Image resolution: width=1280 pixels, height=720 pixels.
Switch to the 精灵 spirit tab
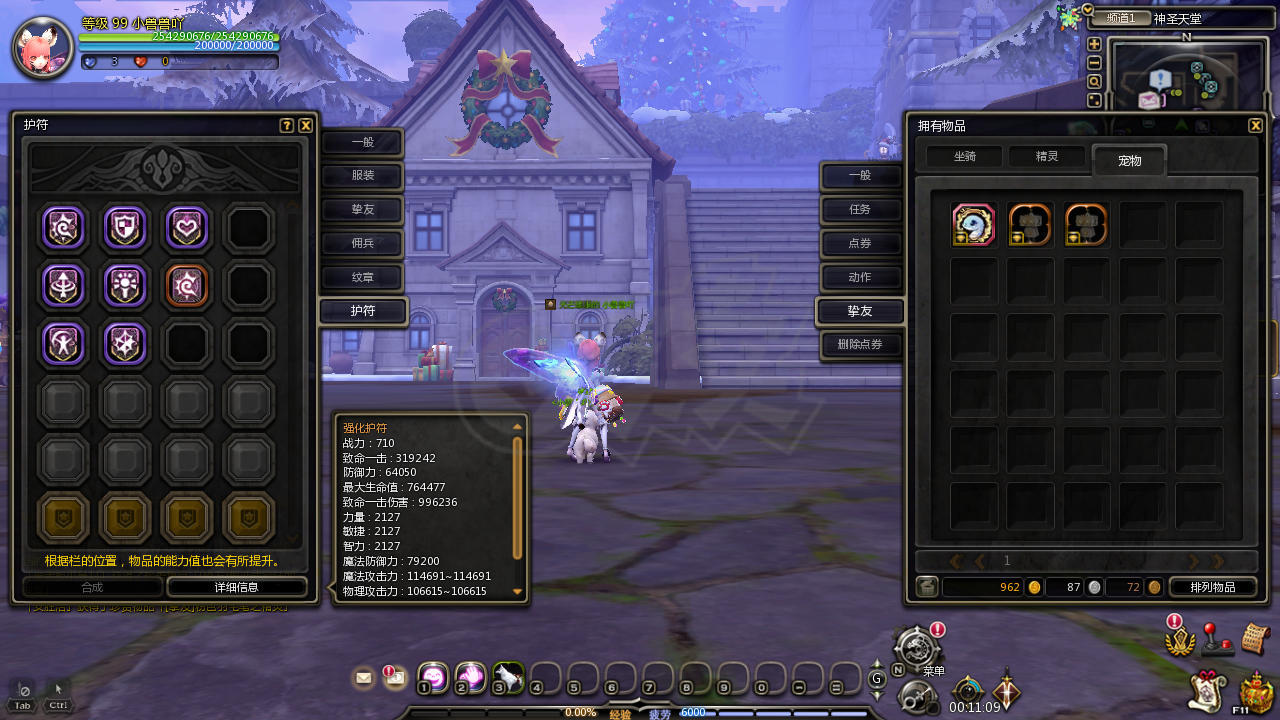(x=1046, y=157)
